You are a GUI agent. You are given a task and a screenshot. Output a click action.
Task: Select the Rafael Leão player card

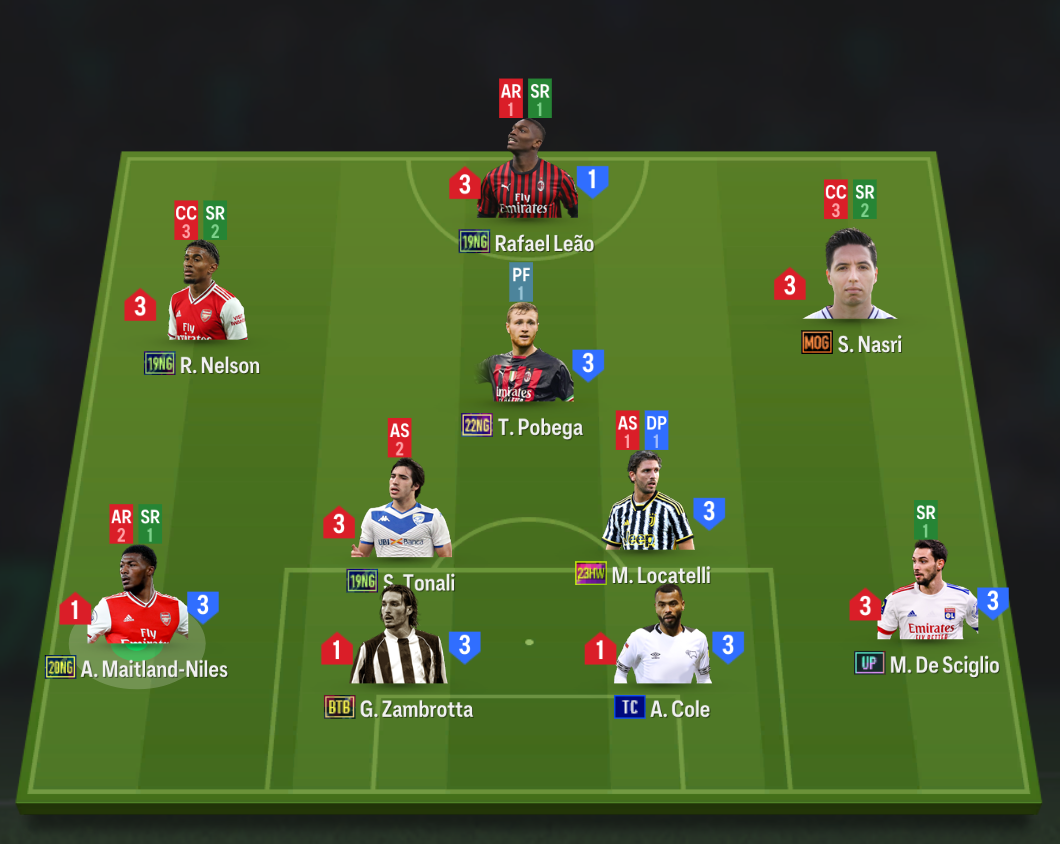527,180
